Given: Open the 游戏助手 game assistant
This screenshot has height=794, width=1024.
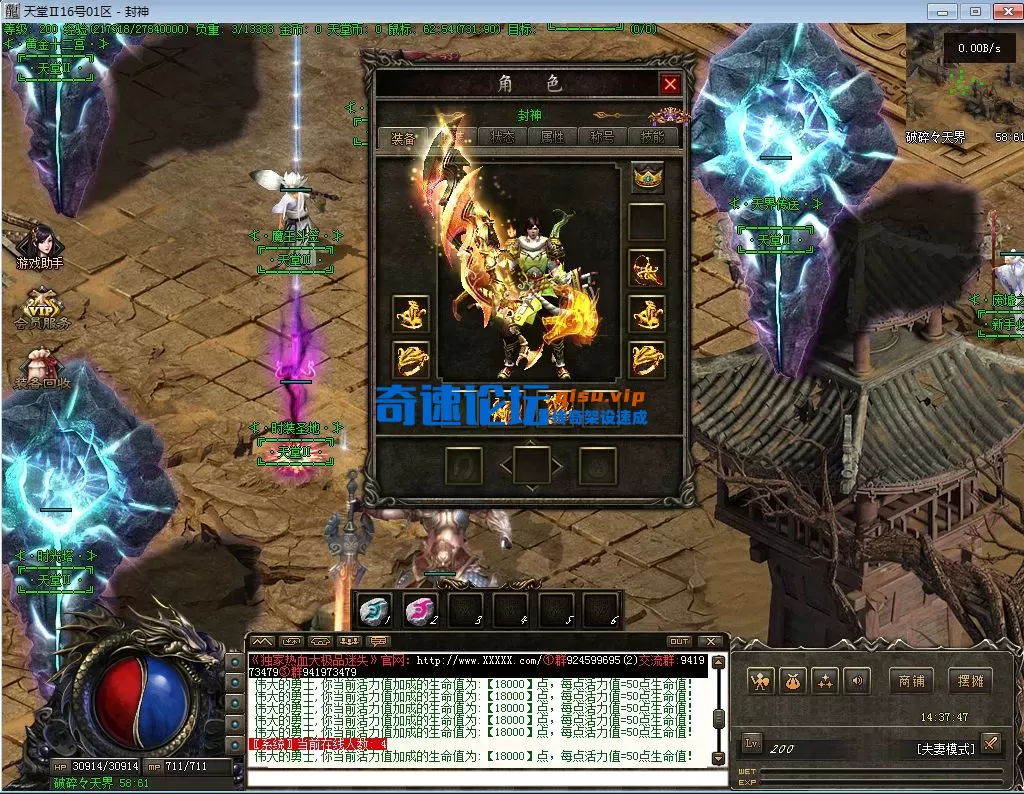Looking at the screenshot, I should [38, 243].
